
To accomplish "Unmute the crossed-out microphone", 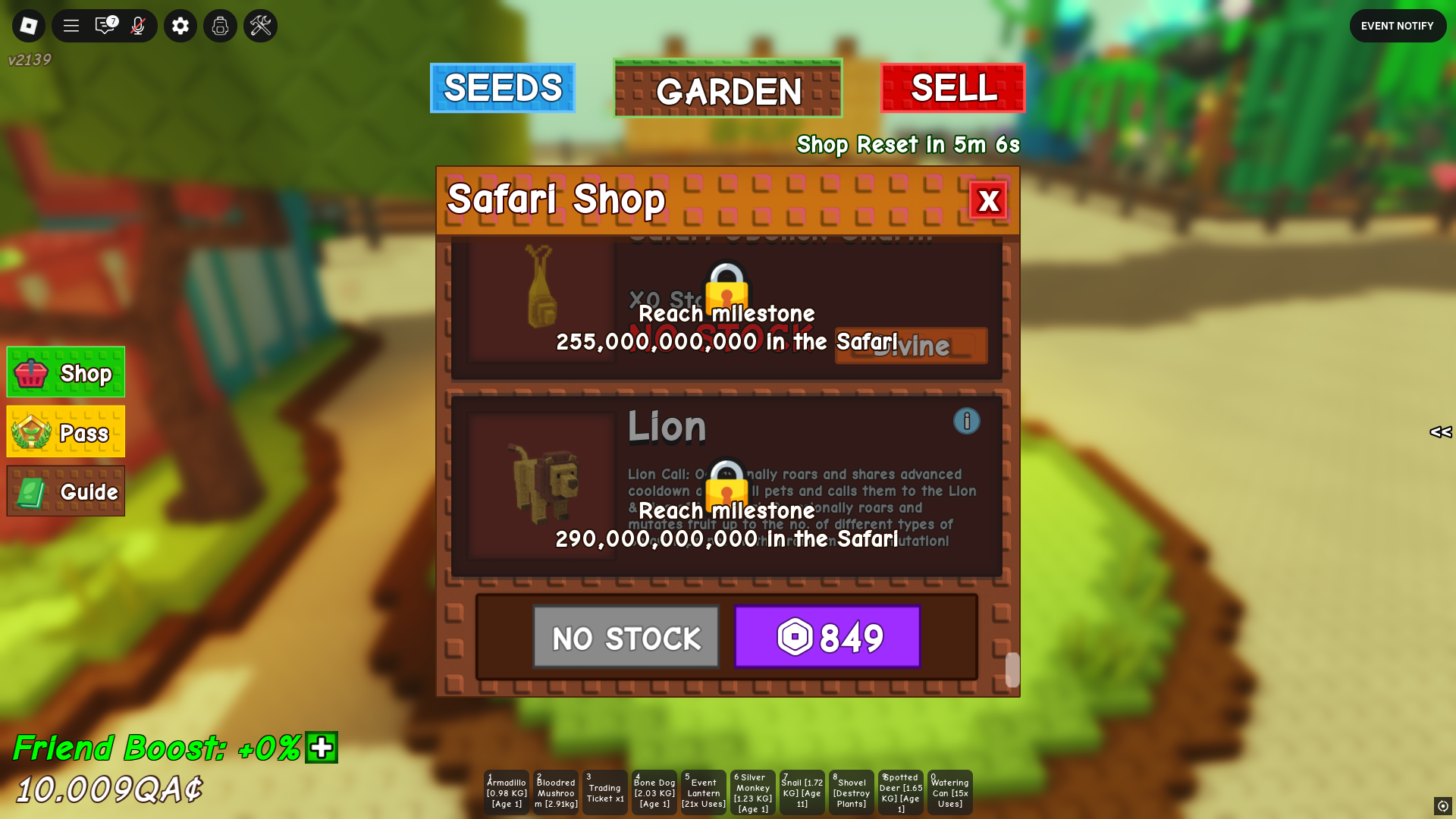I will tap(136, 25).
